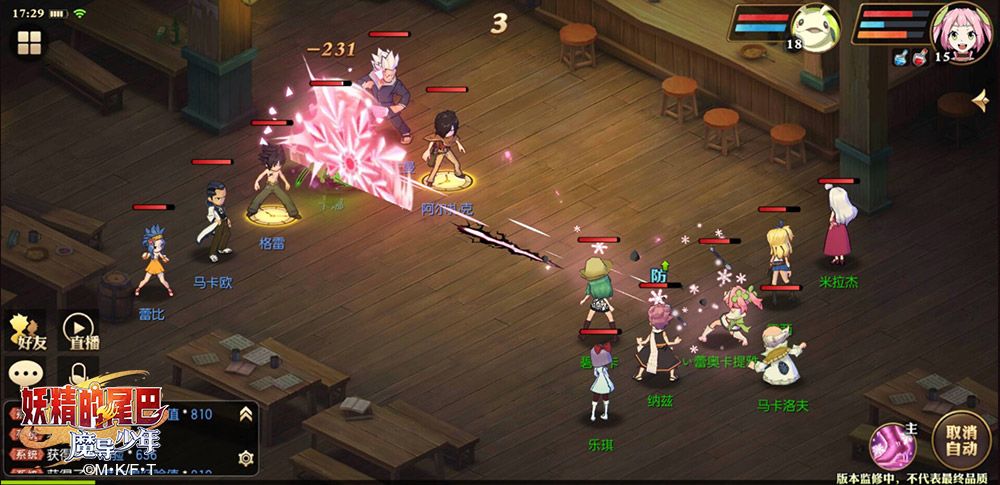Expand the chat log with the double-chevron
This screenshot has width=1000, height=485.
(245, 414)
